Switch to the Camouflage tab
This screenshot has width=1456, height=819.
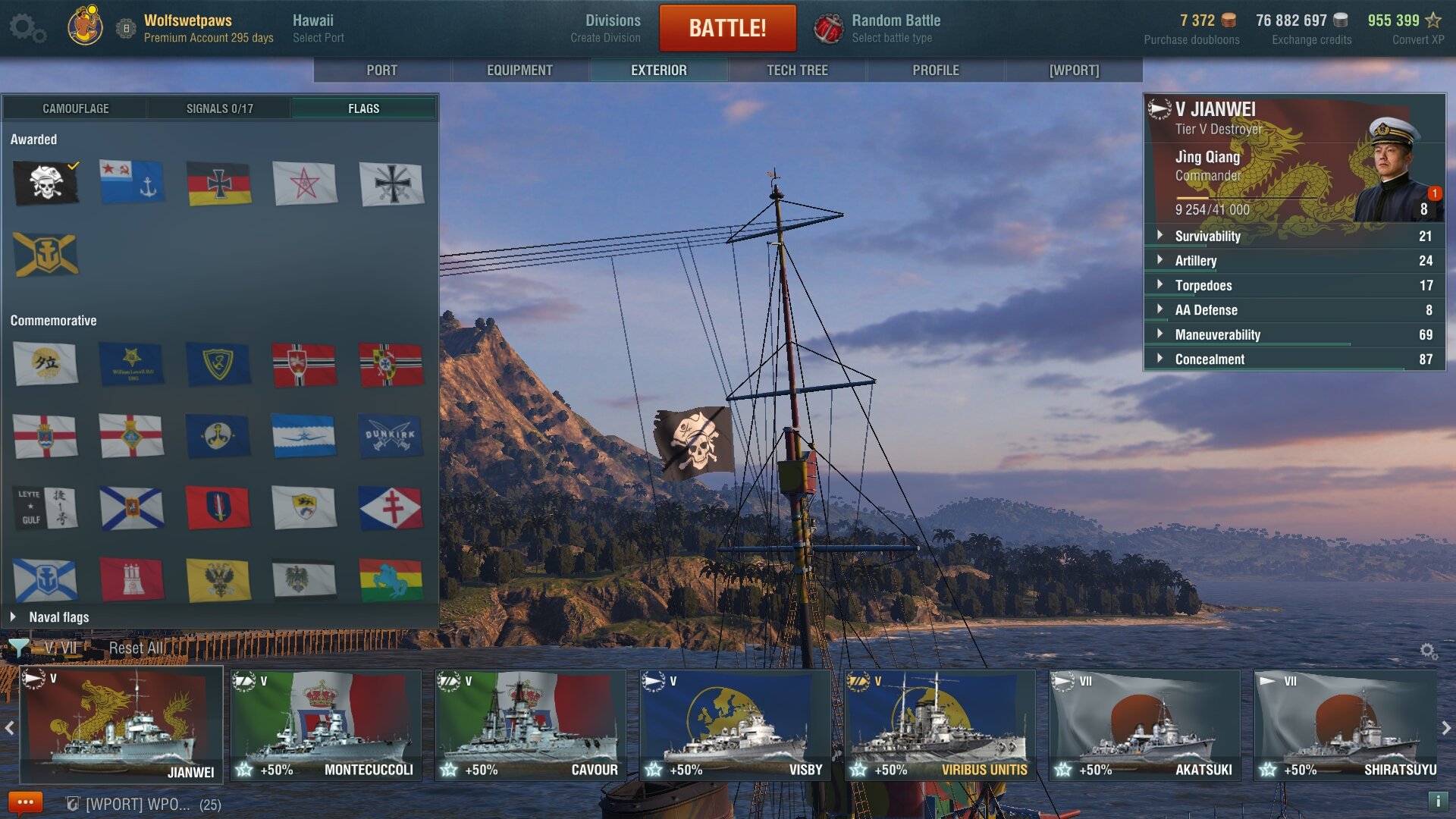tap(75, 108)
